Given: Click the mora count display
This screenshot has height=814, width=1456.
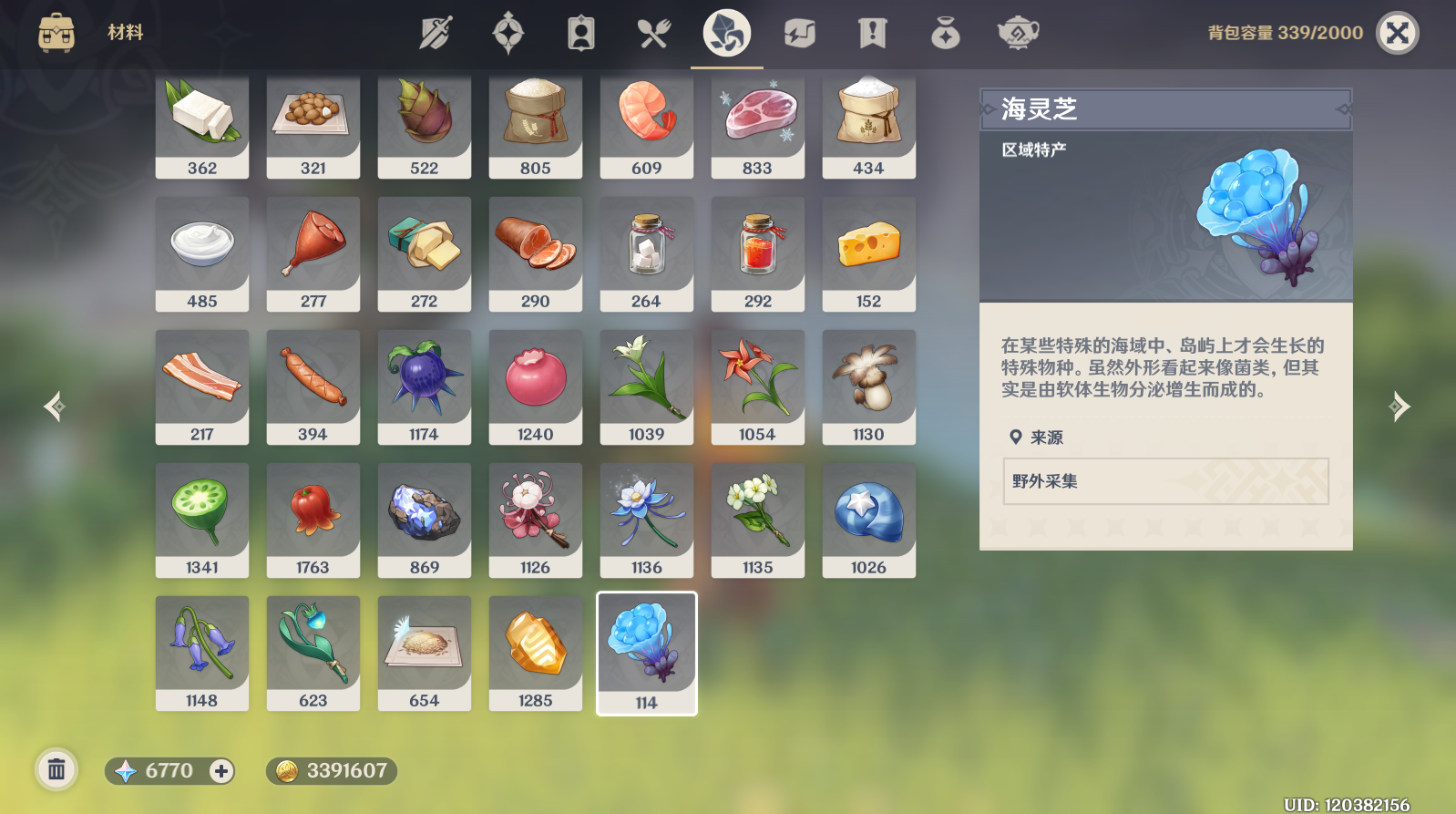Looking at the screenshot, I should 331,771.
